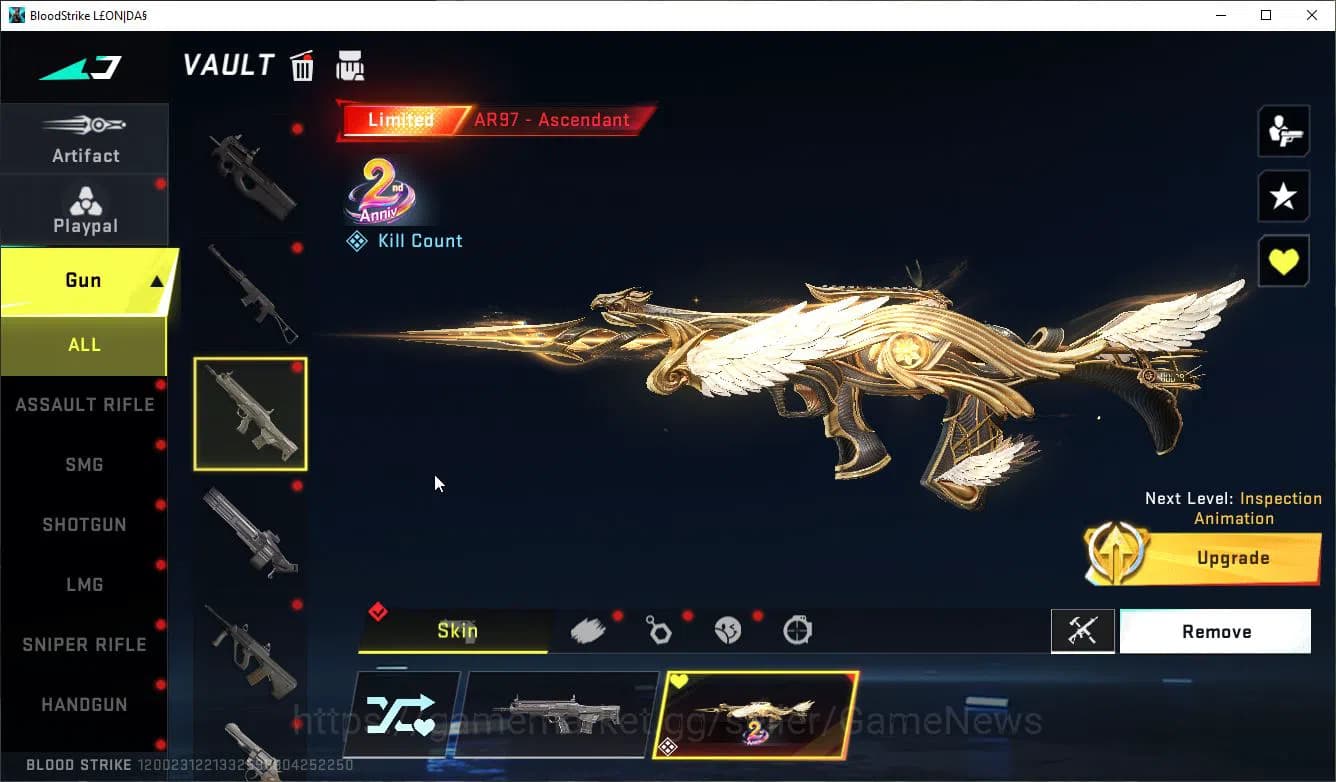Select the character loadout icon top right
1336x782 pixels.
click(1283, 131)
